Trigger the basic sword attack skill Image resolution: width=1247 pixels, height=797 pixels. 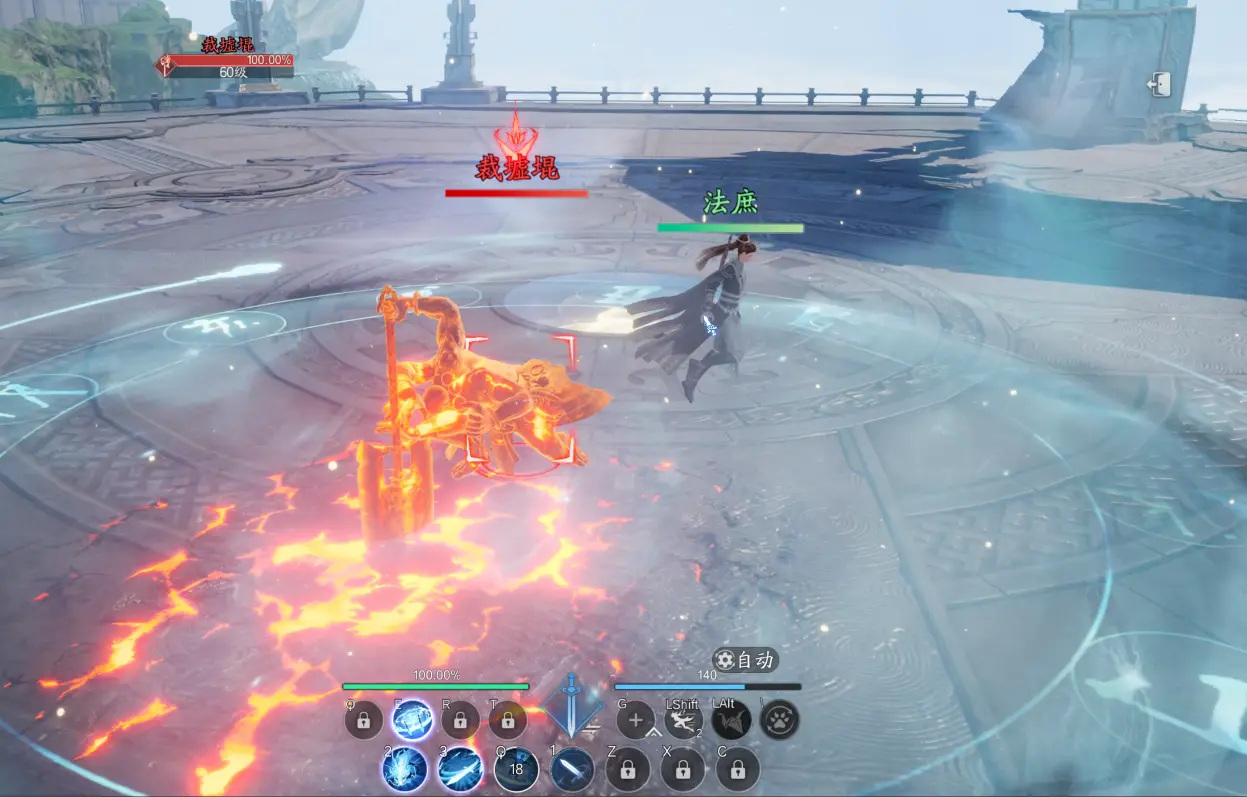coord(572,769)
